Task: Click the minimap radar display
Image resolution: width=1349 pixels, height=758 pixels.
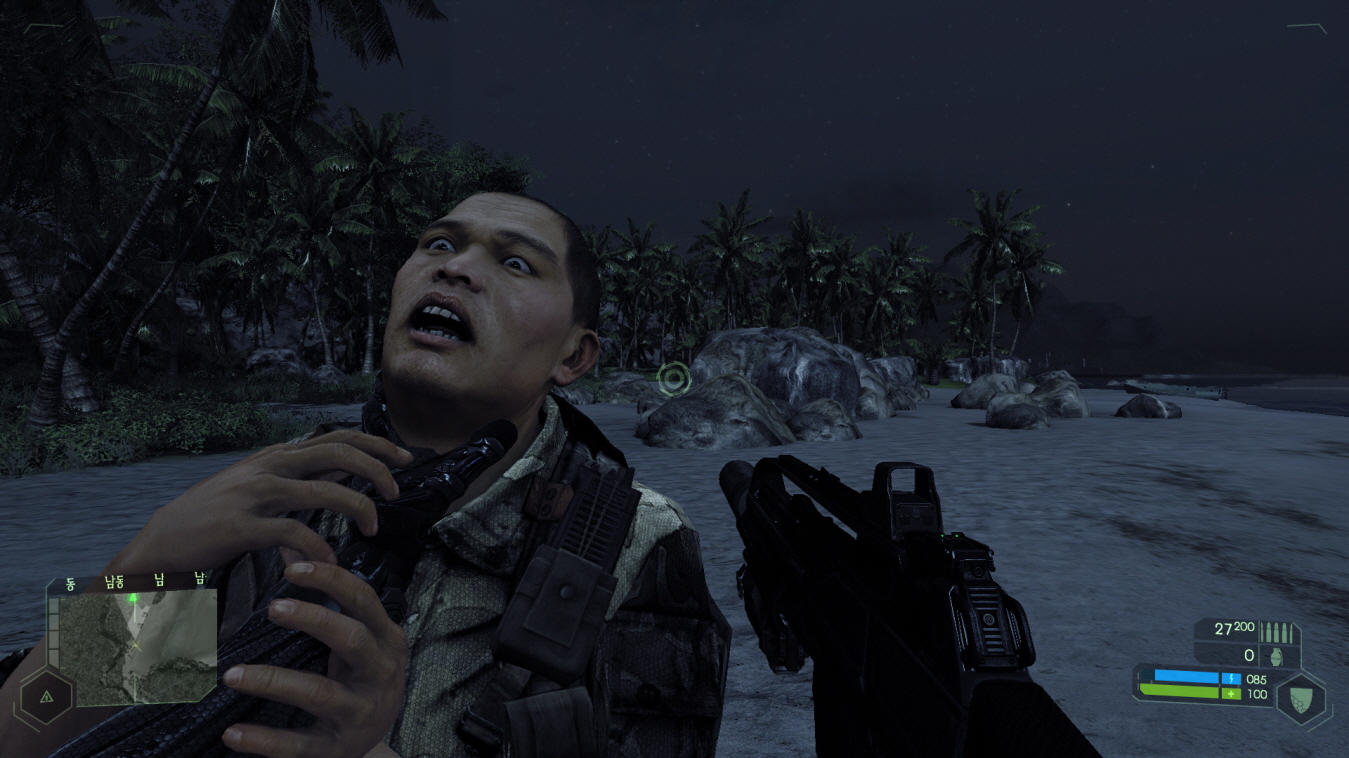Action: pyautogui.click(x=137, y=647)
